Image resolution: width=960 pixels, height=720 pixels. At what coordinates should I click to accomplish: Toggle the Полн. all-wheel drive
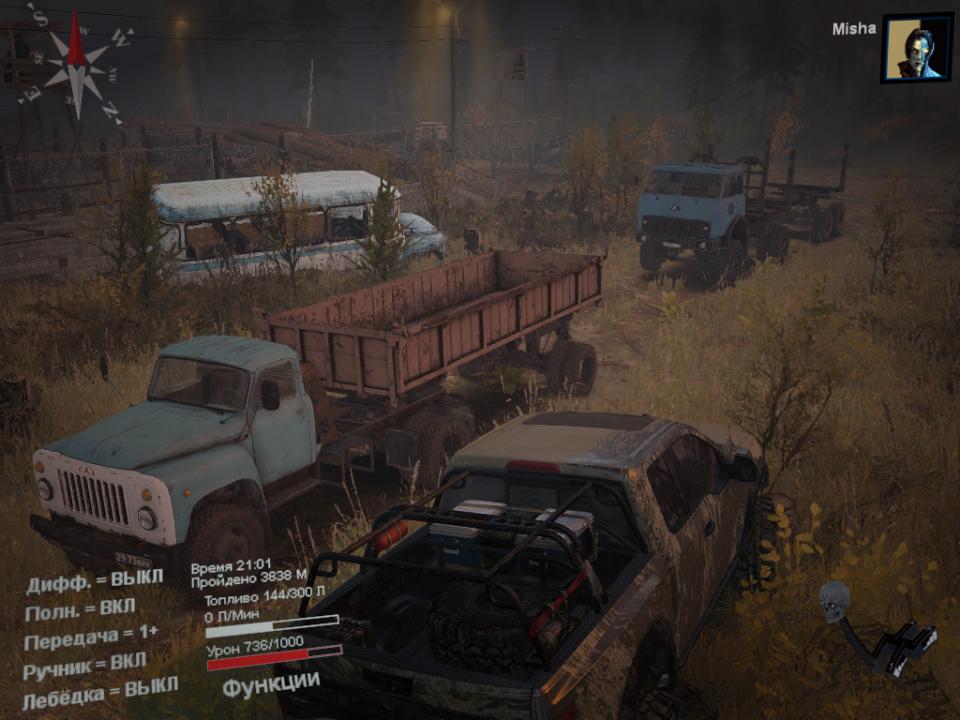[x=80, y=608]
